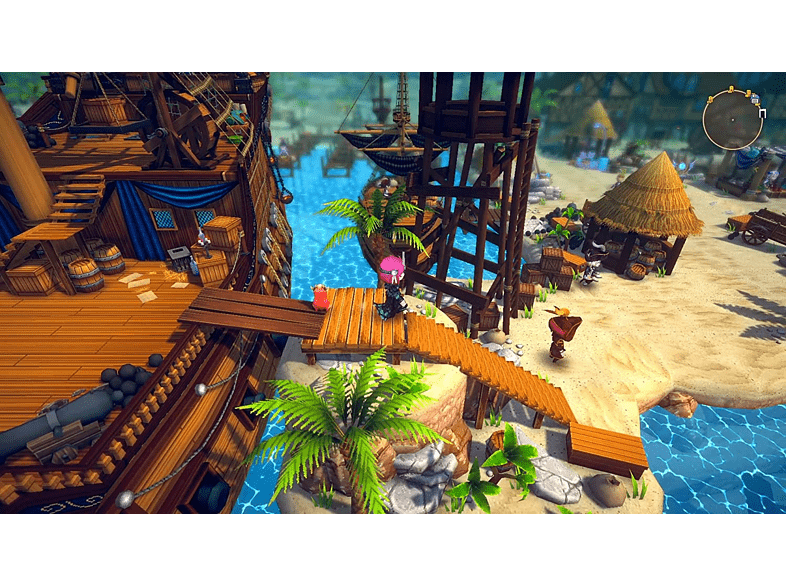
Task: Click the white gate marker on the minimap edge
Action: [762, 113]
